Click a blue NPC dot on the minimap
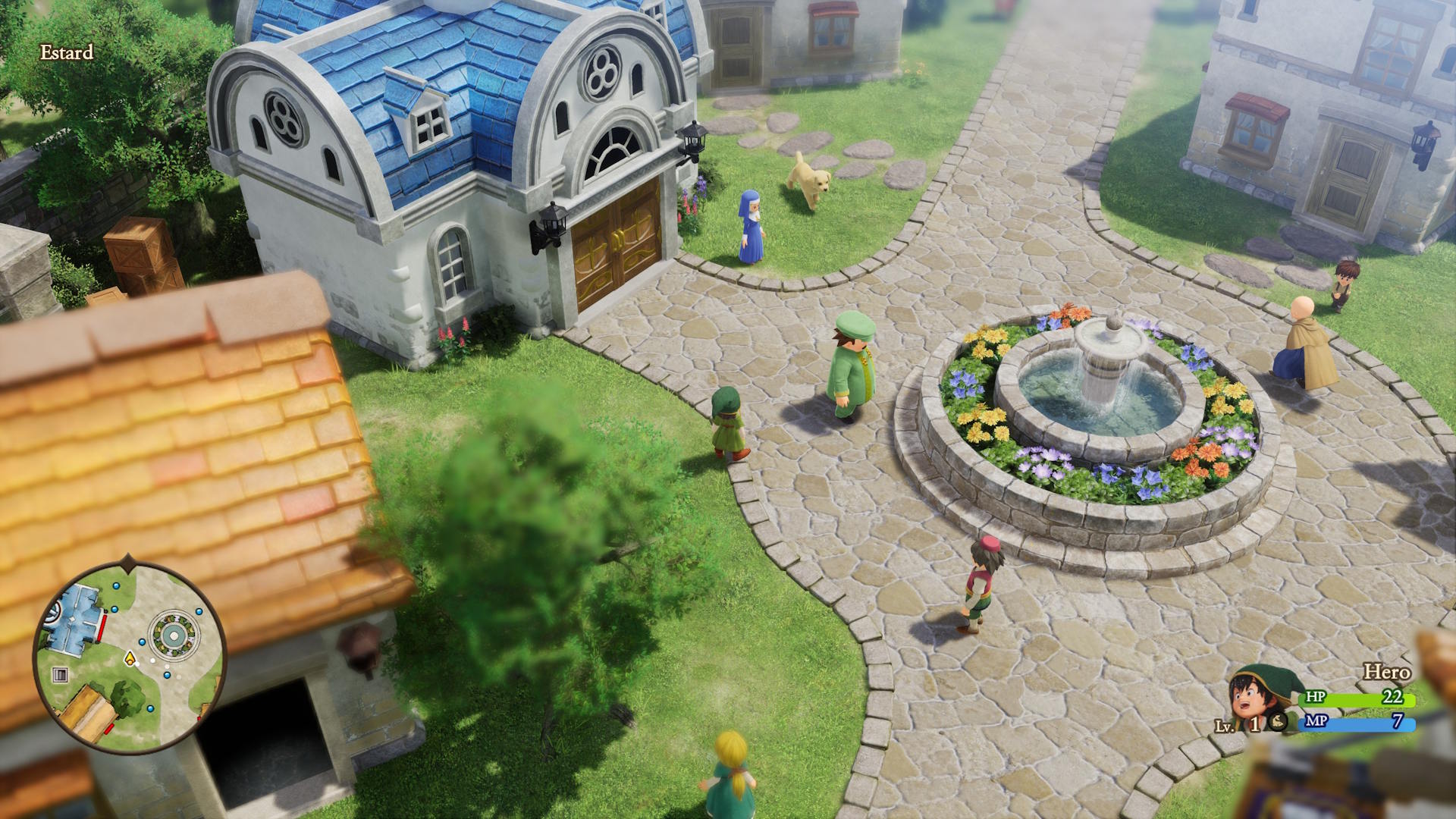The image size is (1456, 819). [x=114, y=610]
